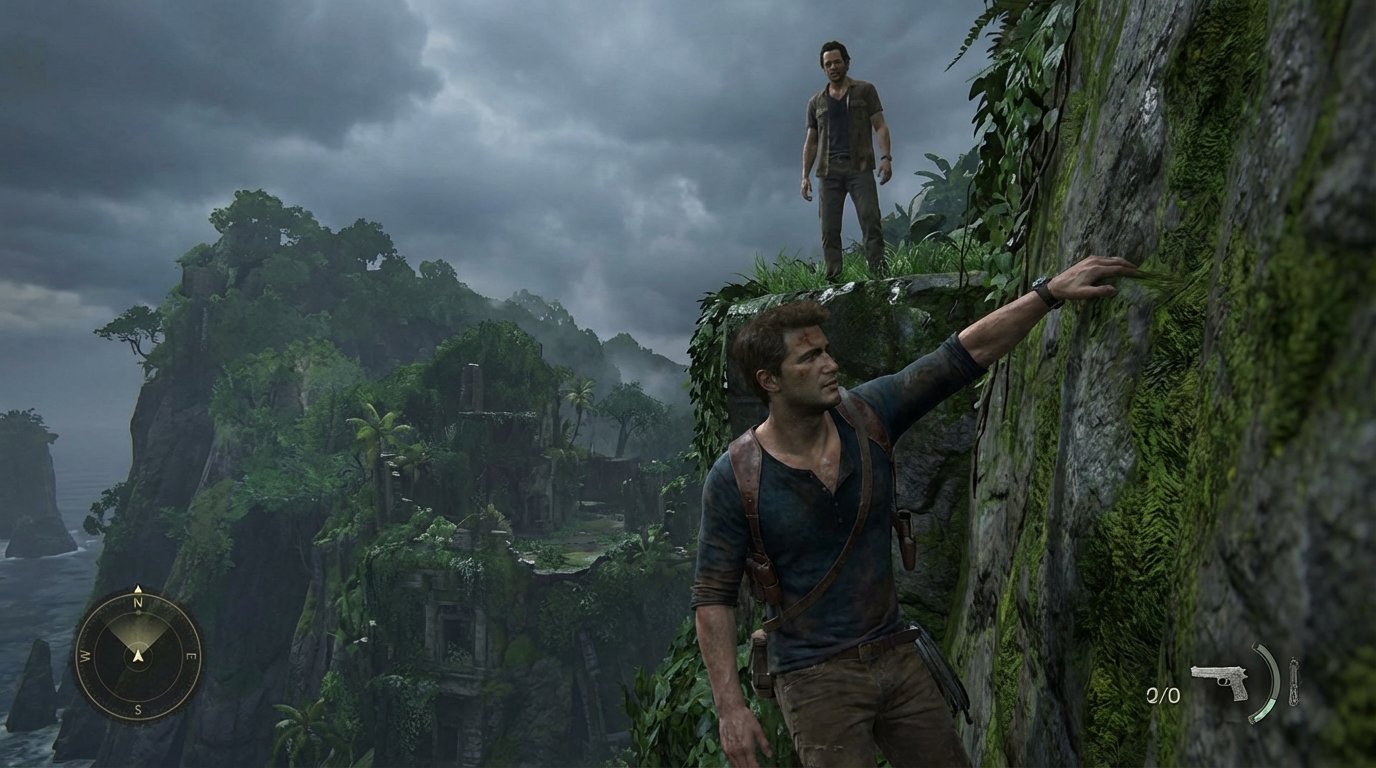Select the '0/0' ammo counter text
1376x768 pixels.
coord(1163,695)
